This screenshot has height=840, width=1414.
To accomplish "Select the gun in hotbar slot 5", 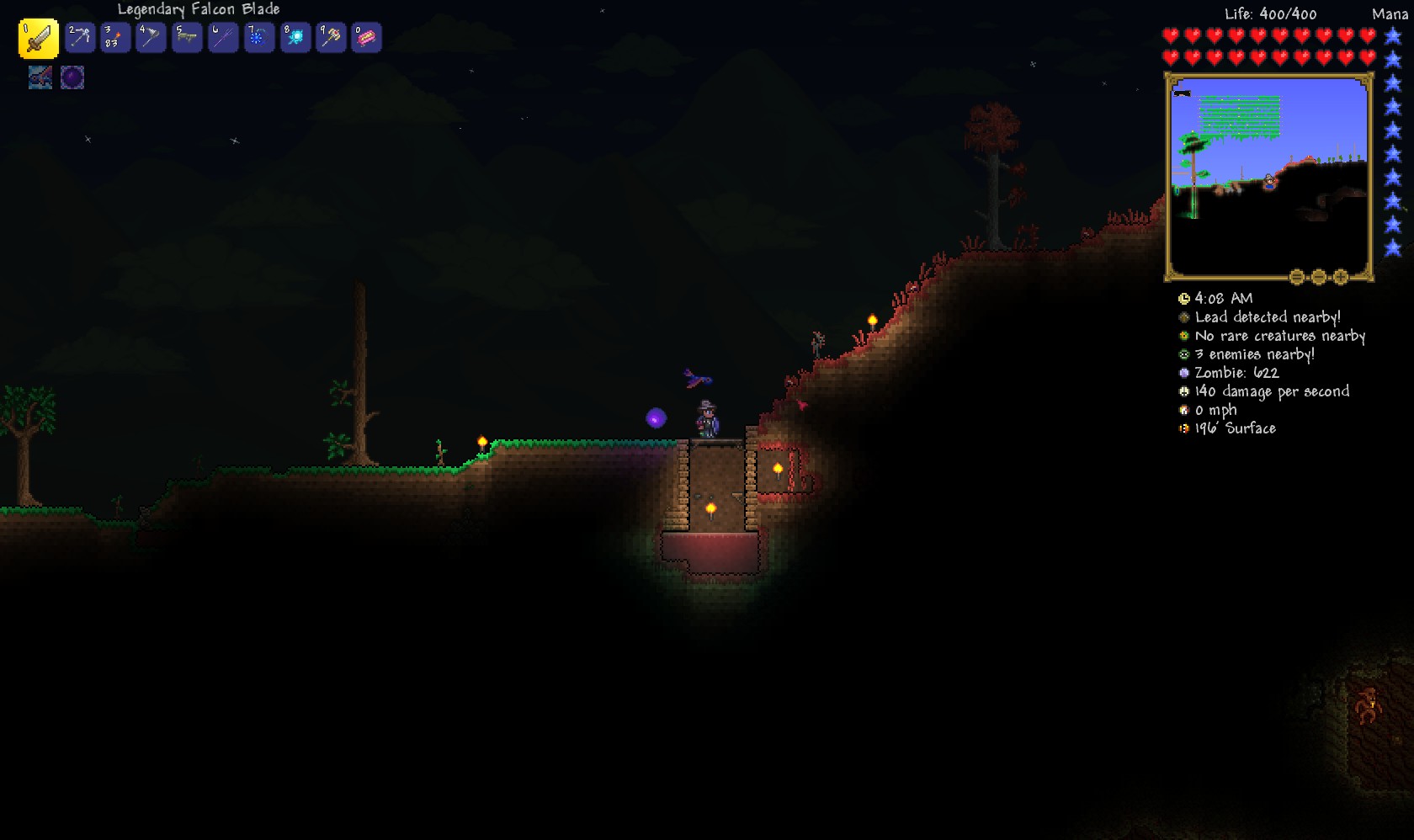I will pyautogui.click(x=187, y=37).
